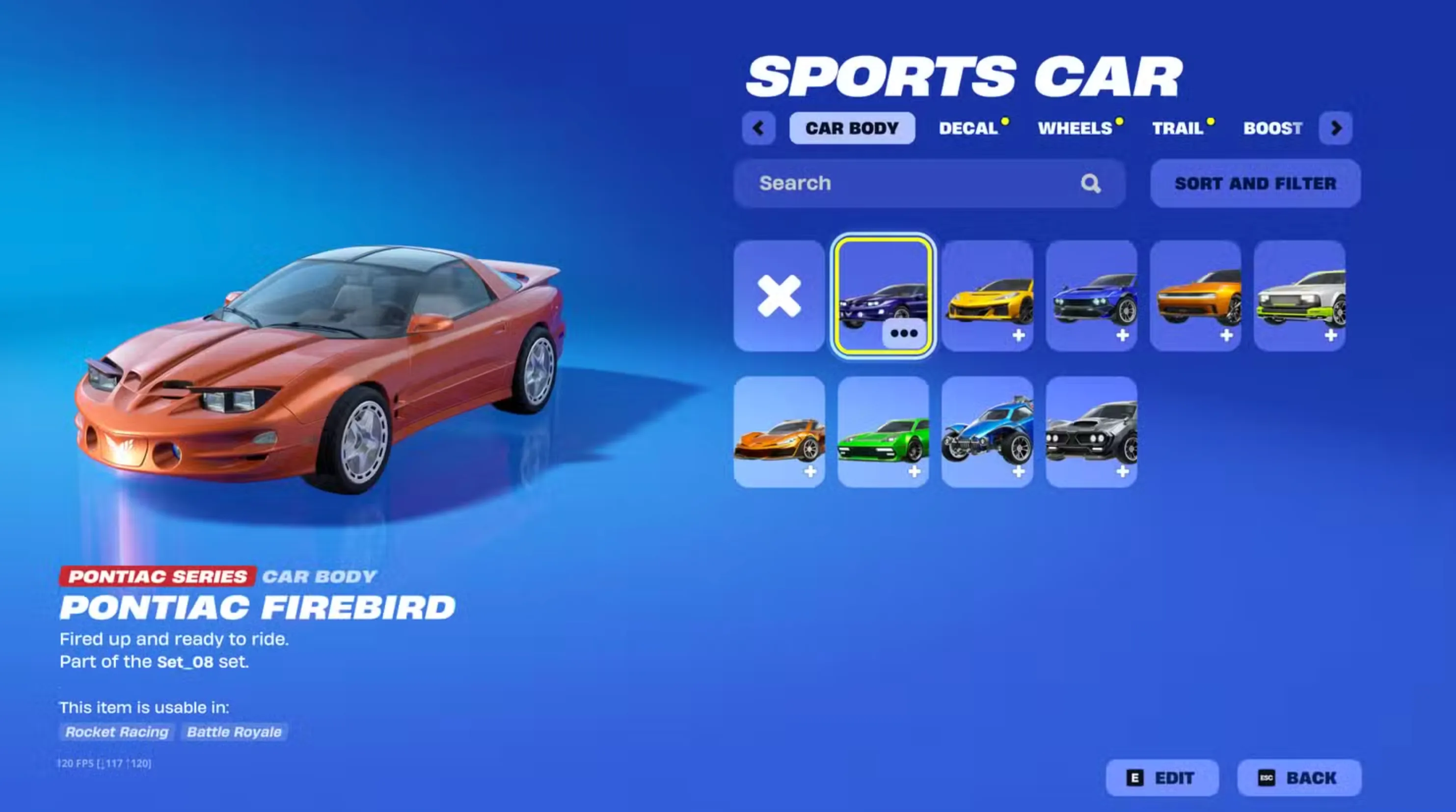Screen dimensions: 1456x812
Task: Select the Trail tab
Action: coord(1179,128)
